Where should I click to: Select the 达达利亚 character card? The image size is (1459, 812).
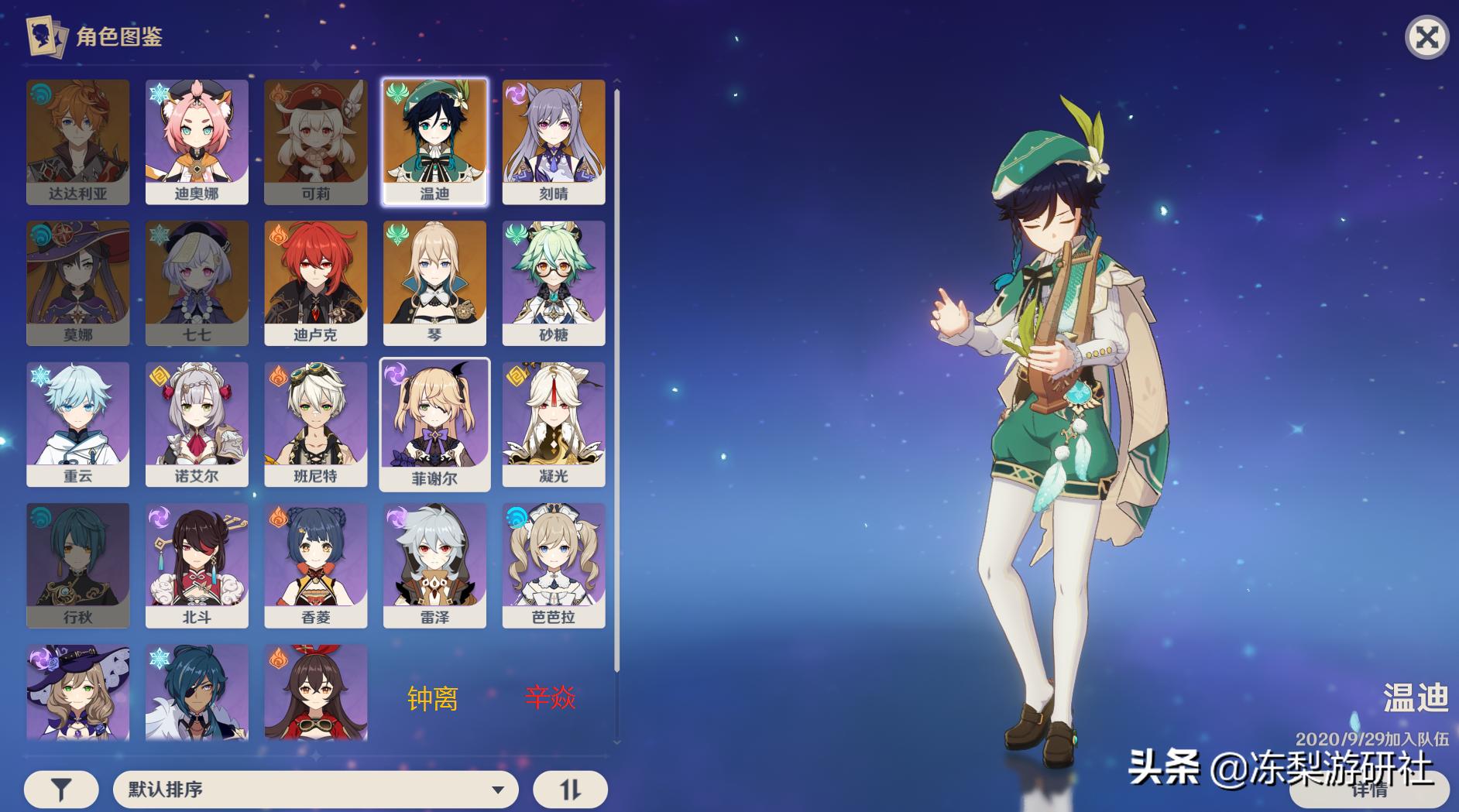77,141
